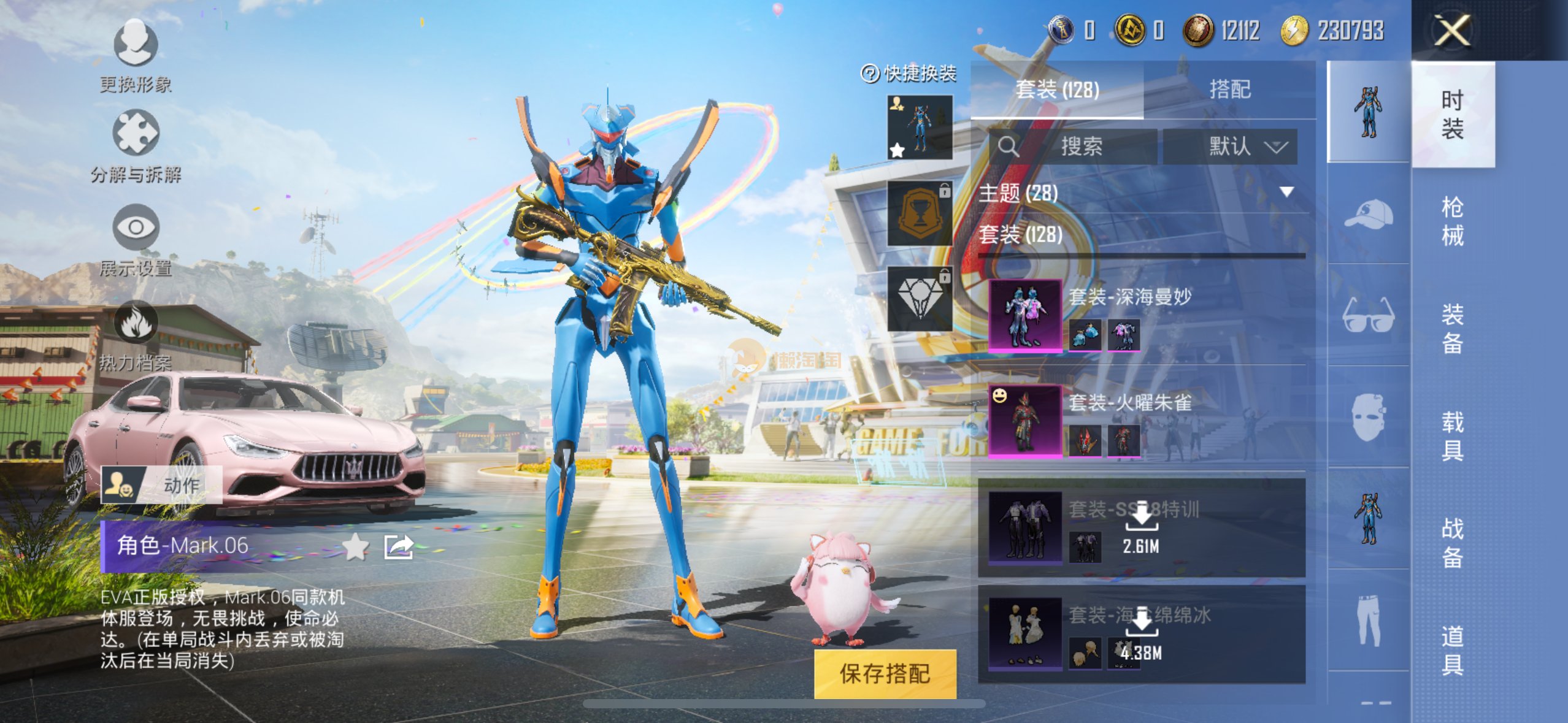This screenshot has width=1568, height=723.
Task: Open 展示设置 display settings
Action: (136, 228)
